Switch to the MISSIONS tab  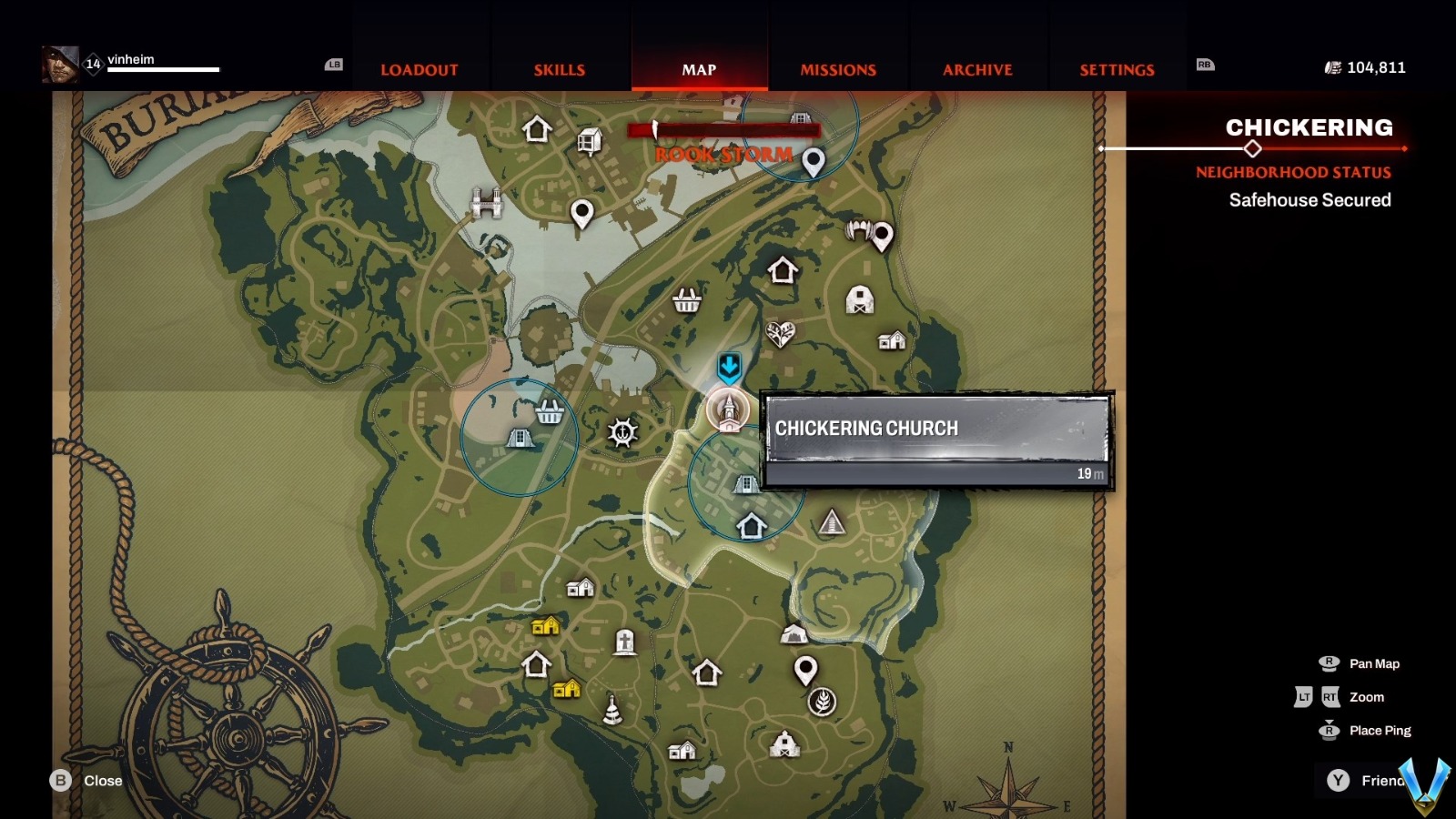point(837,69)
